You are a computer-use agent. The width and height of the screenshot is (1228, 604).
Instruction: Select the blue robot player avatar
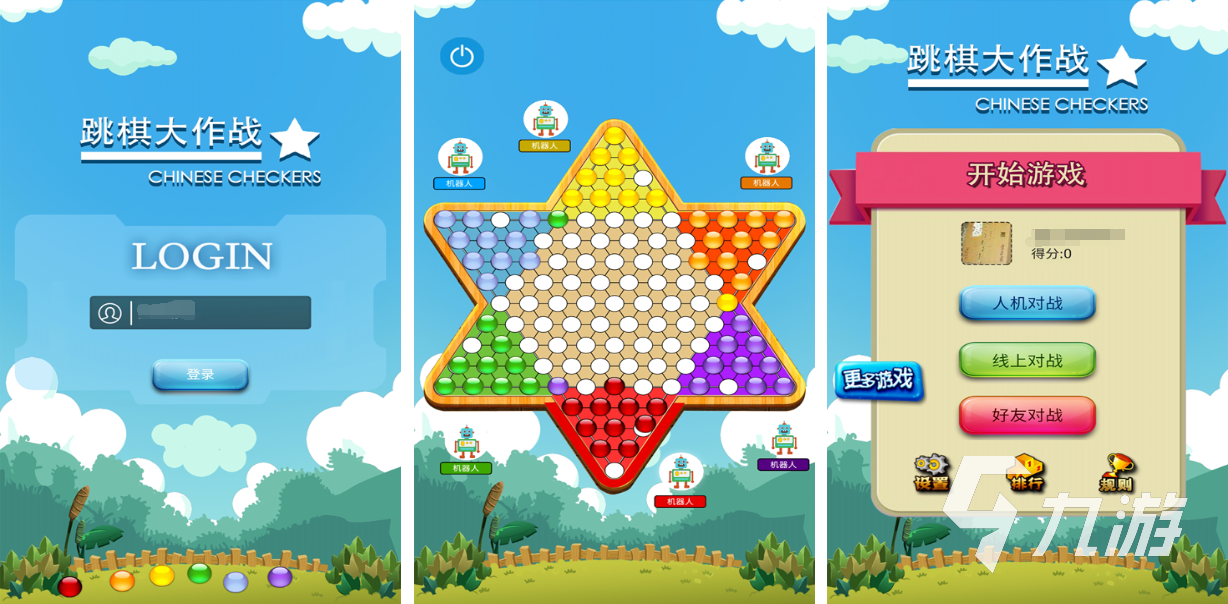click(460, 157)
